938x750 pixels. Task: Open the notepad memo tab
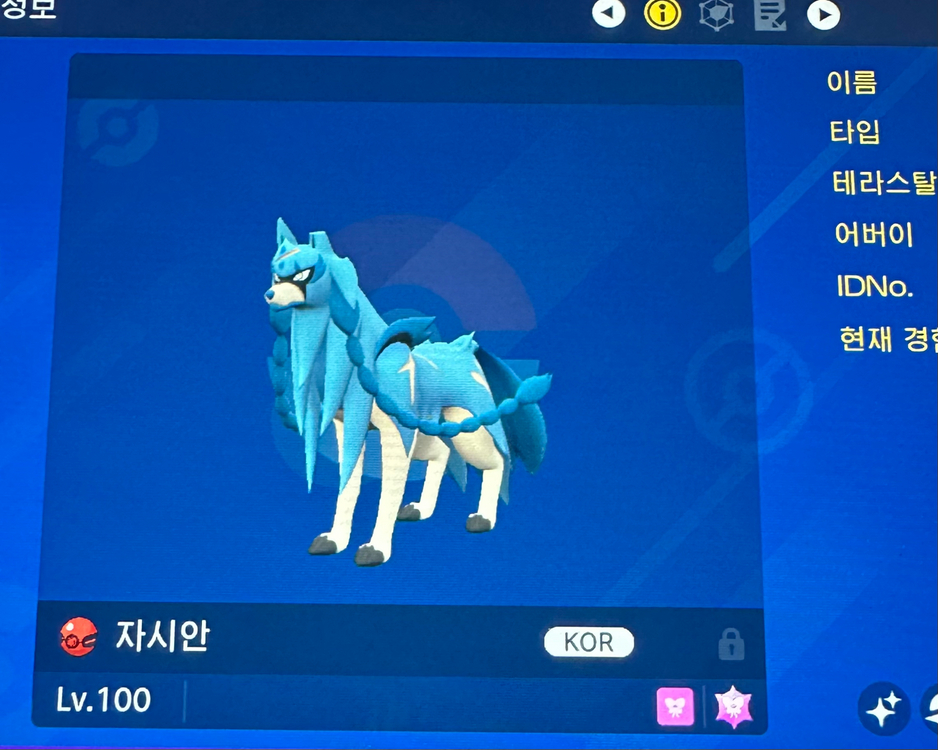point(770,13)
